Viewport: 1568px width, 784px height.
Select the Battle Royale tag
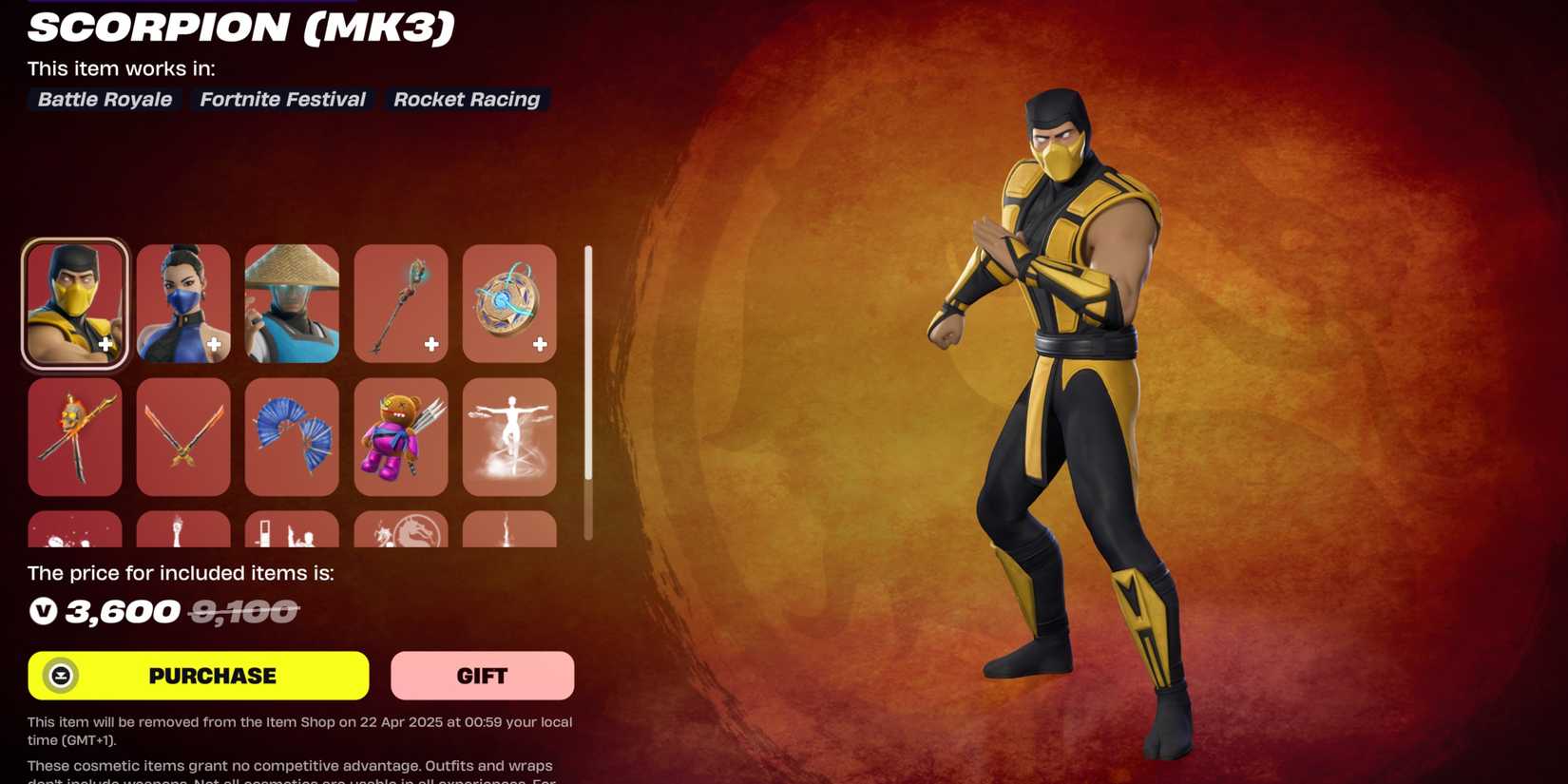pos(104,99)
